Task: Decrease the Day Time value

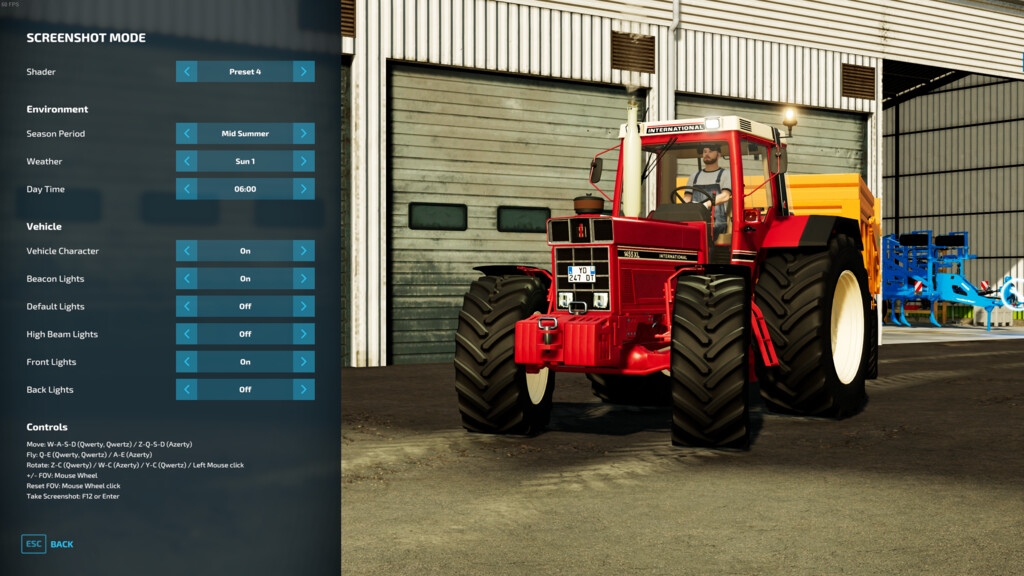Action: click(186, 189)
